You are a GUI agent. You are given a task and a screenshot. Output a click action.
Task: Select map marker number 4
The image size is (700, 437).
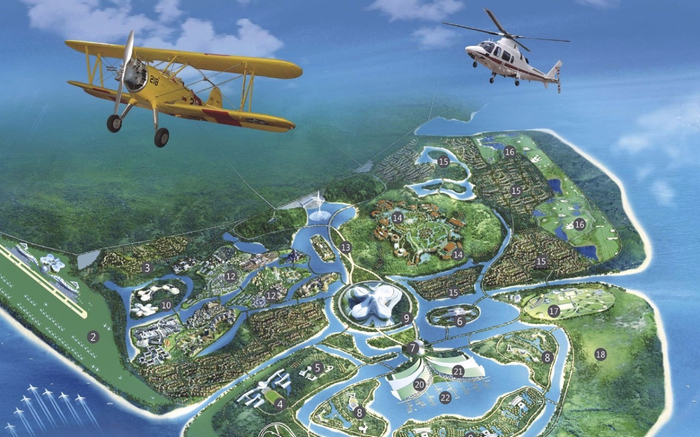281,404
